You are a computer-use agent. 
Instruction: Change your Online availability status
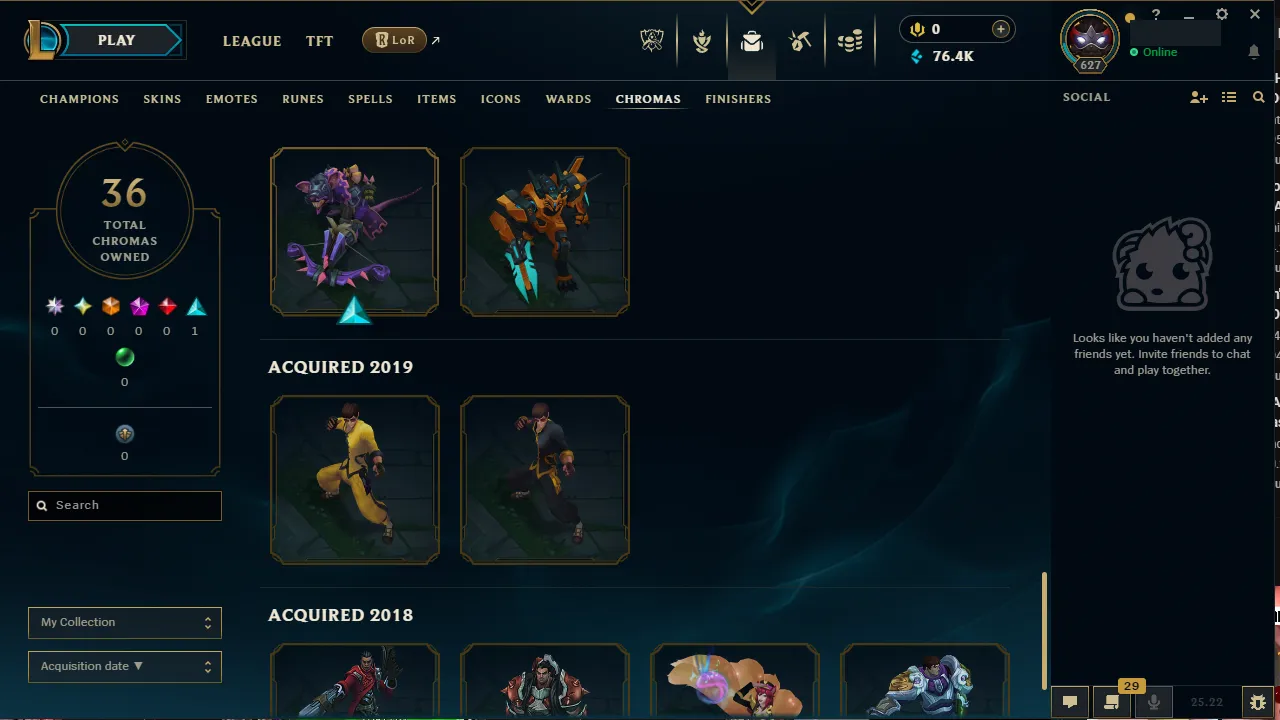[1159, 51]
